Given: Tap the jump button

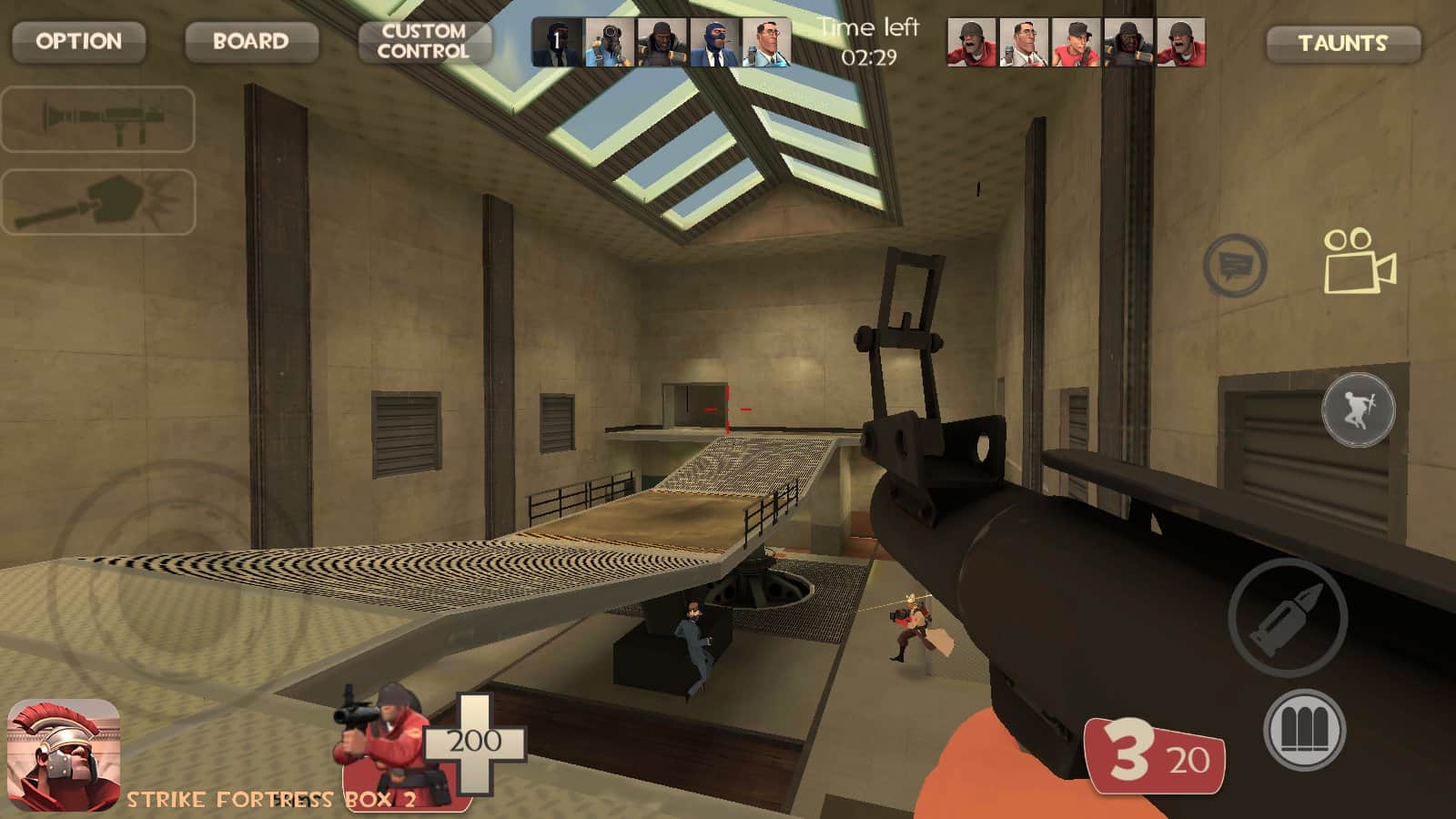Looking at the screenshot, I should tap(1358, 409).
